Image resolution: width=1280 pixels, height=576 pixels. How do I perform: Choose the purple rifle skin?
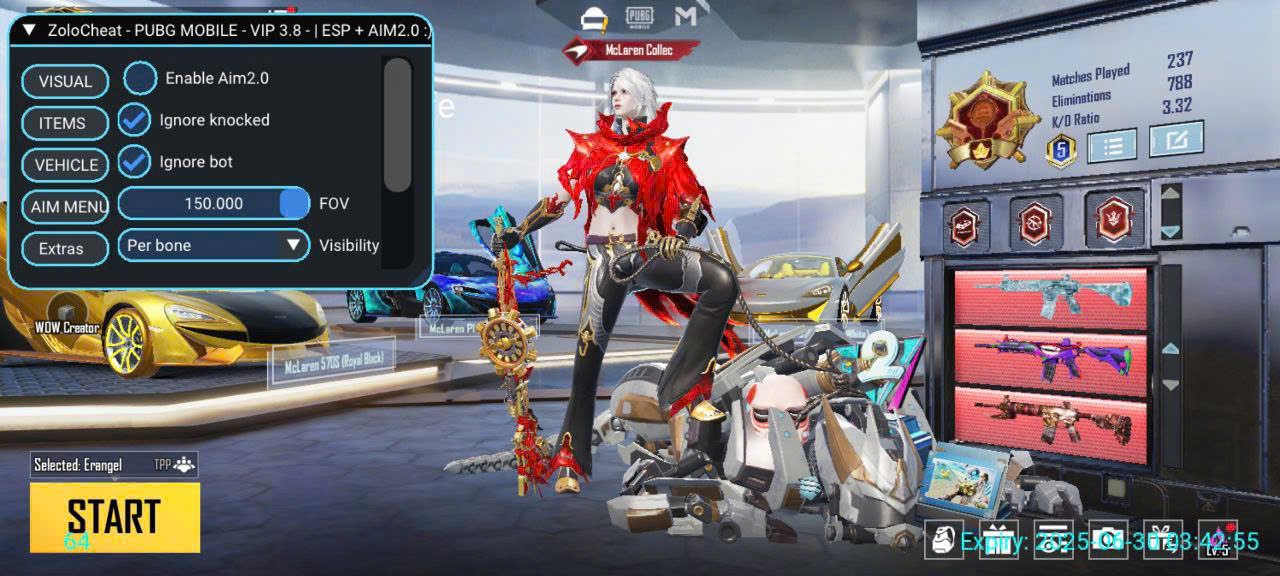[x=1050, y=356]
